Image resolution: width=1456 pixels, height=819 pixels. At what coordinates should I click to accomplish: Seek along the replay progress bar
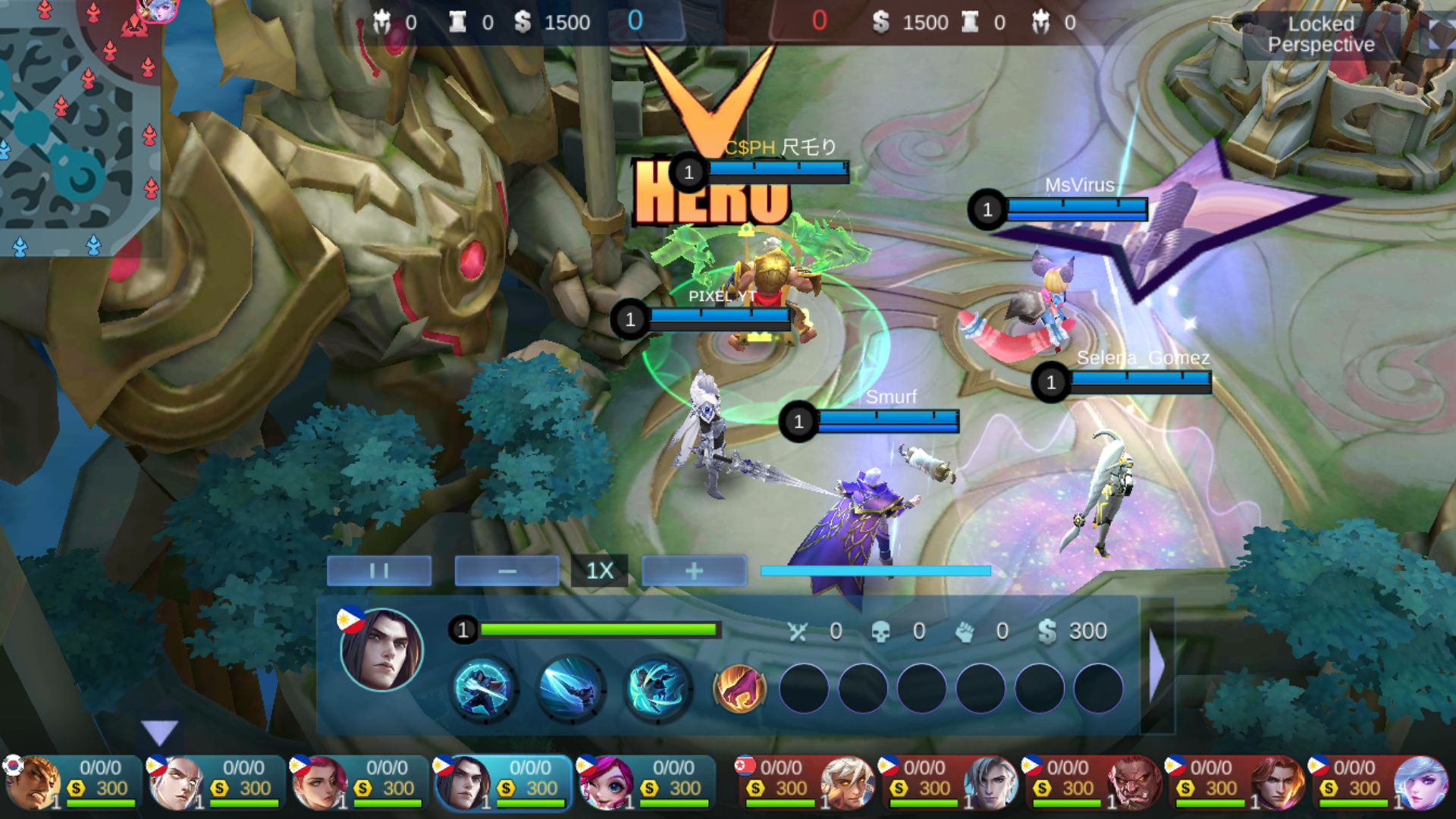(875, 571)
